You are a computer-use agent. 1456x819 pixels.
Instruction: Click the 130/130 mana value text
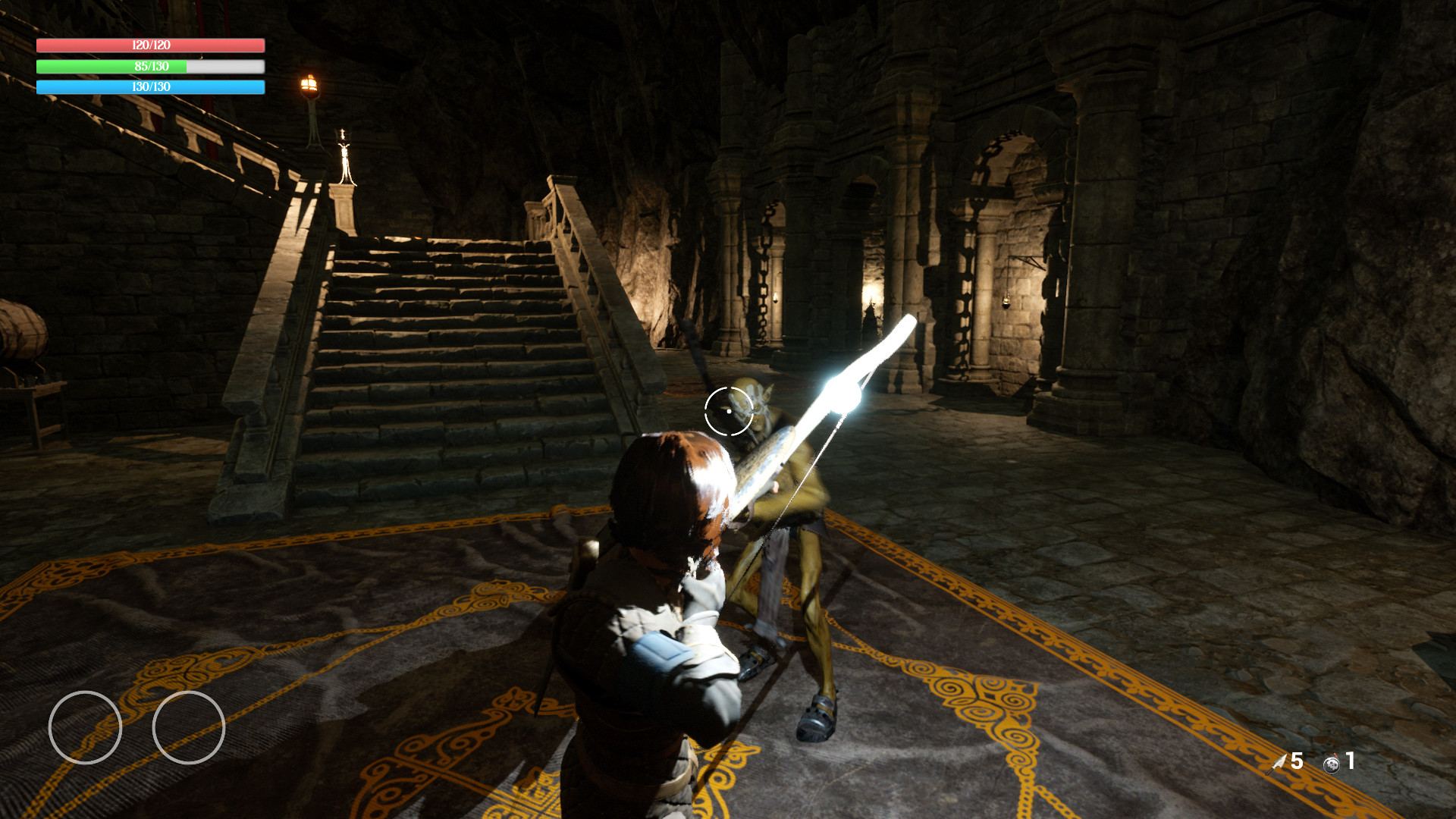(149, 87)
